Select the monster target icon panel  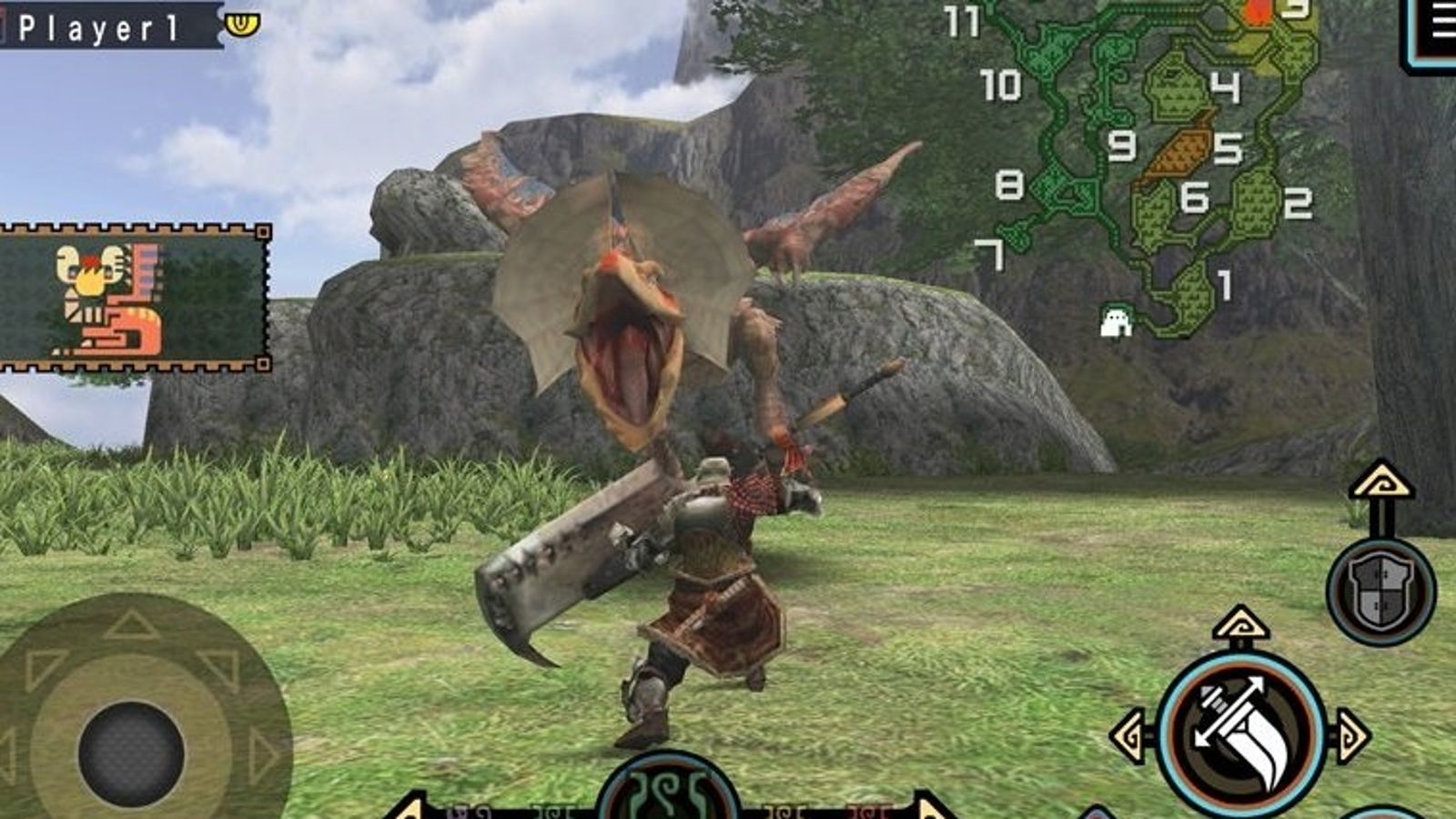[x=134, y=298]
